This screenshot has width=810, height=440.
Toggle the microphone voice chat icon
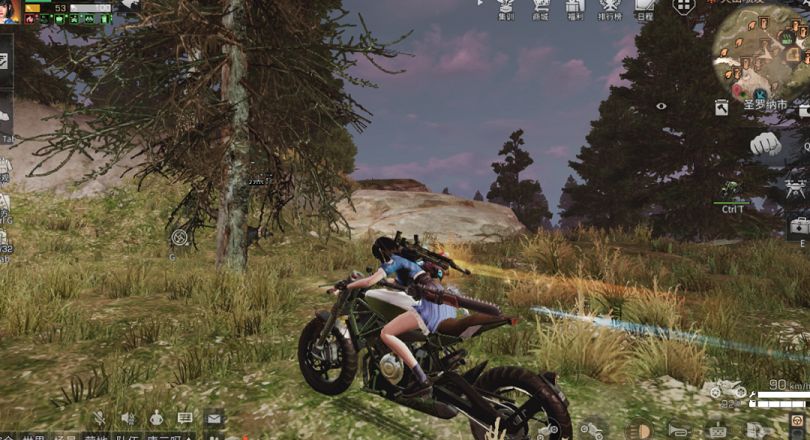(99, 417)
